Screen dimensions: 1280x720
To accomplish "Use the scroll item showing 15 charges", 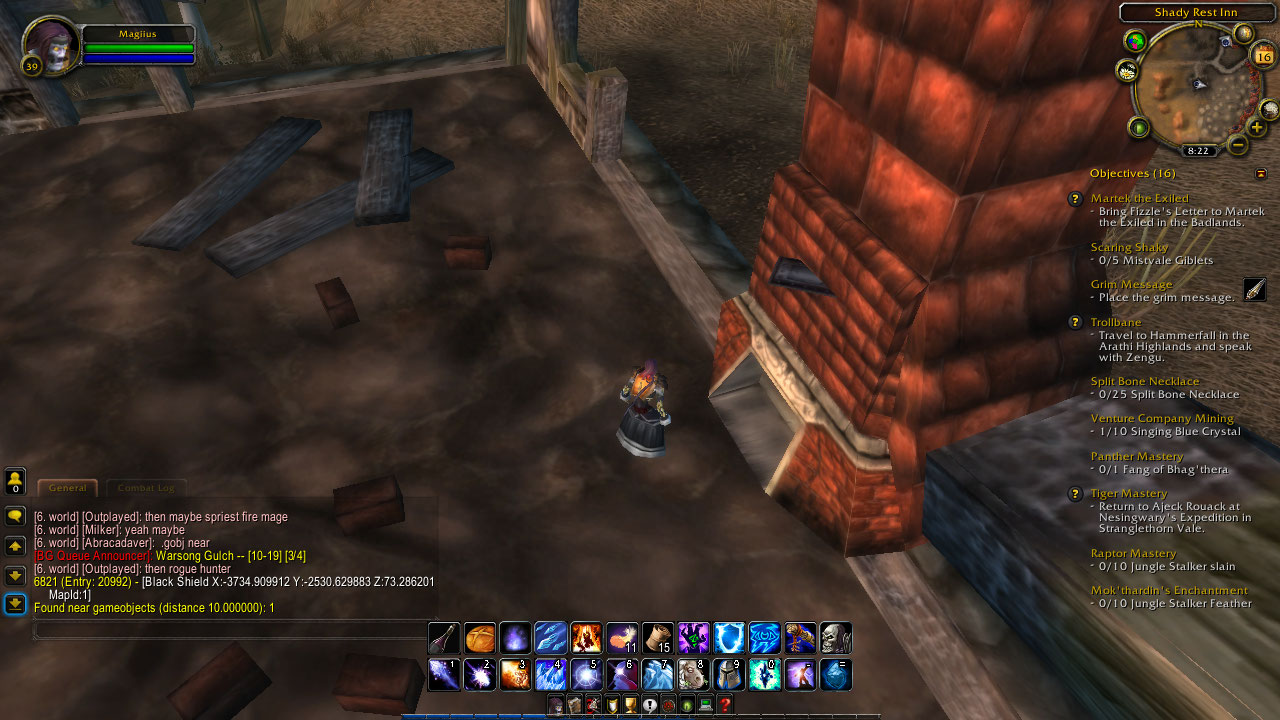I will (x=659, y=638).
